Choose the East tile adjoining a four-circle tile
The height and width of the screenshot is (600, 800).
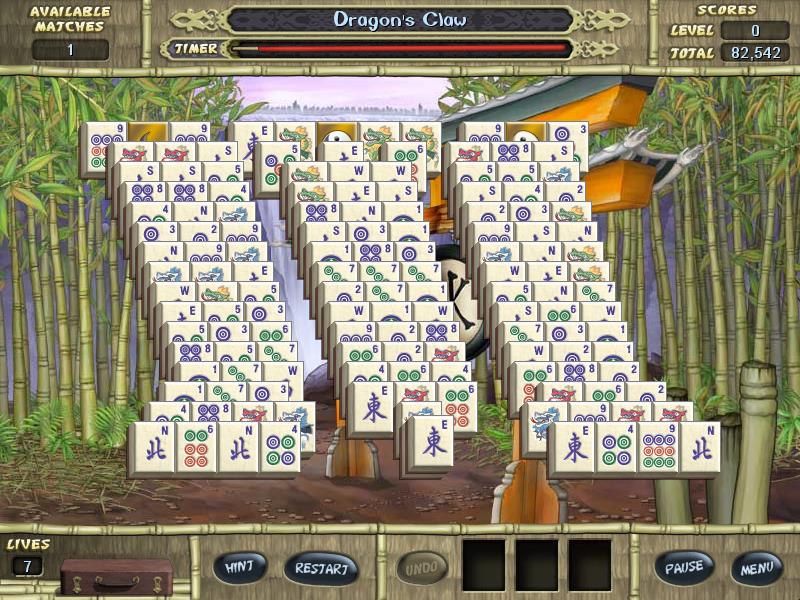(574, 447)
